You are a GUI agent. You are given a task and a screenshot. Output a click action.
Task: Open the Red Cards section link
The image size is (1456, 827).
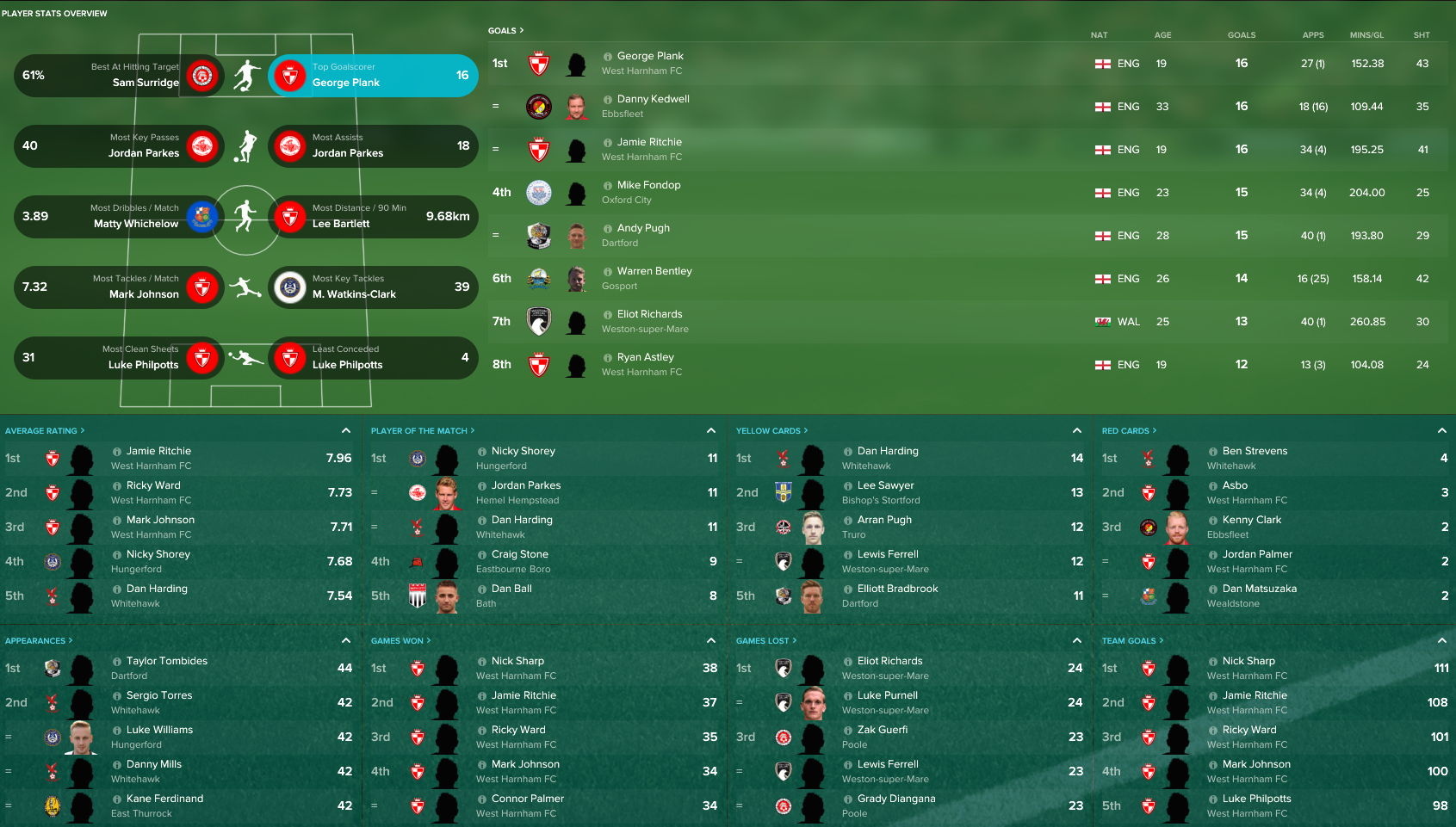(x=1128, y=431)
